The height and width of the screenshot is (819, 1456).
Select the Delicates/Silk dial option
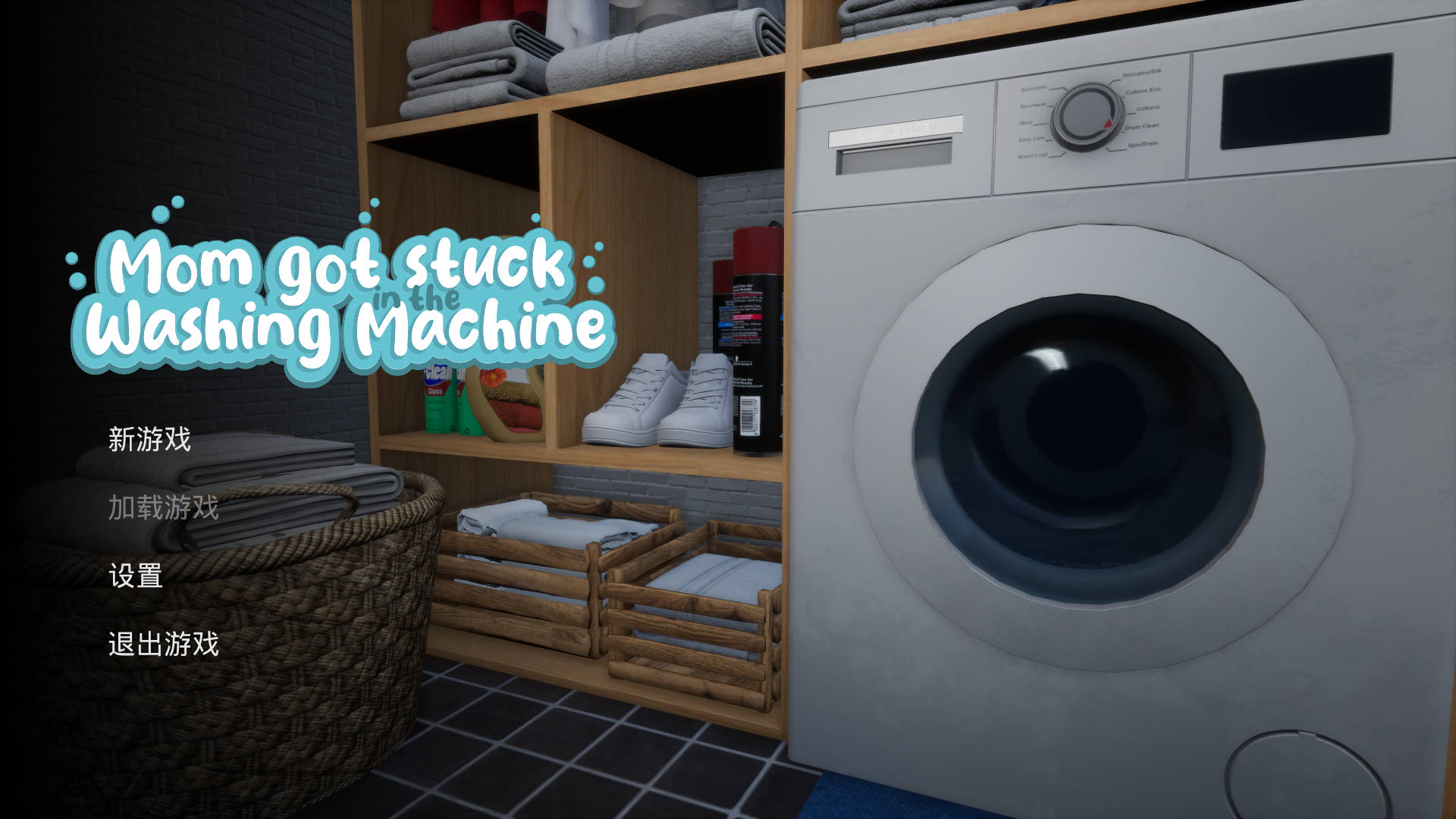tap(1144, 74)
